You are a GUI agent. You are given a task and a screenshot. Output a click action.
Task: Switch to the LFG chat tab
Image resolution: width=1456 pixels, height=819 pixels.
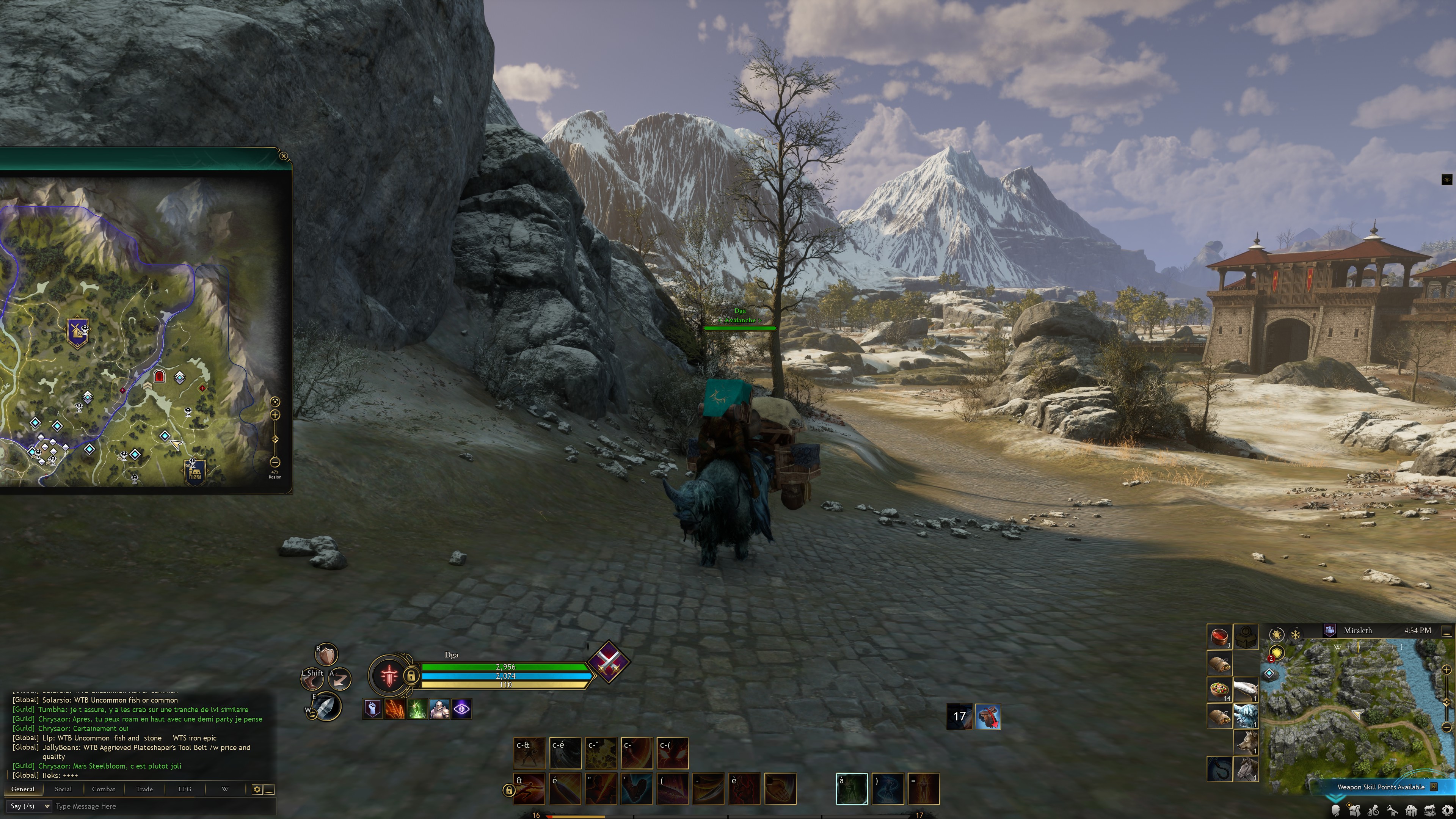(185, 789)
